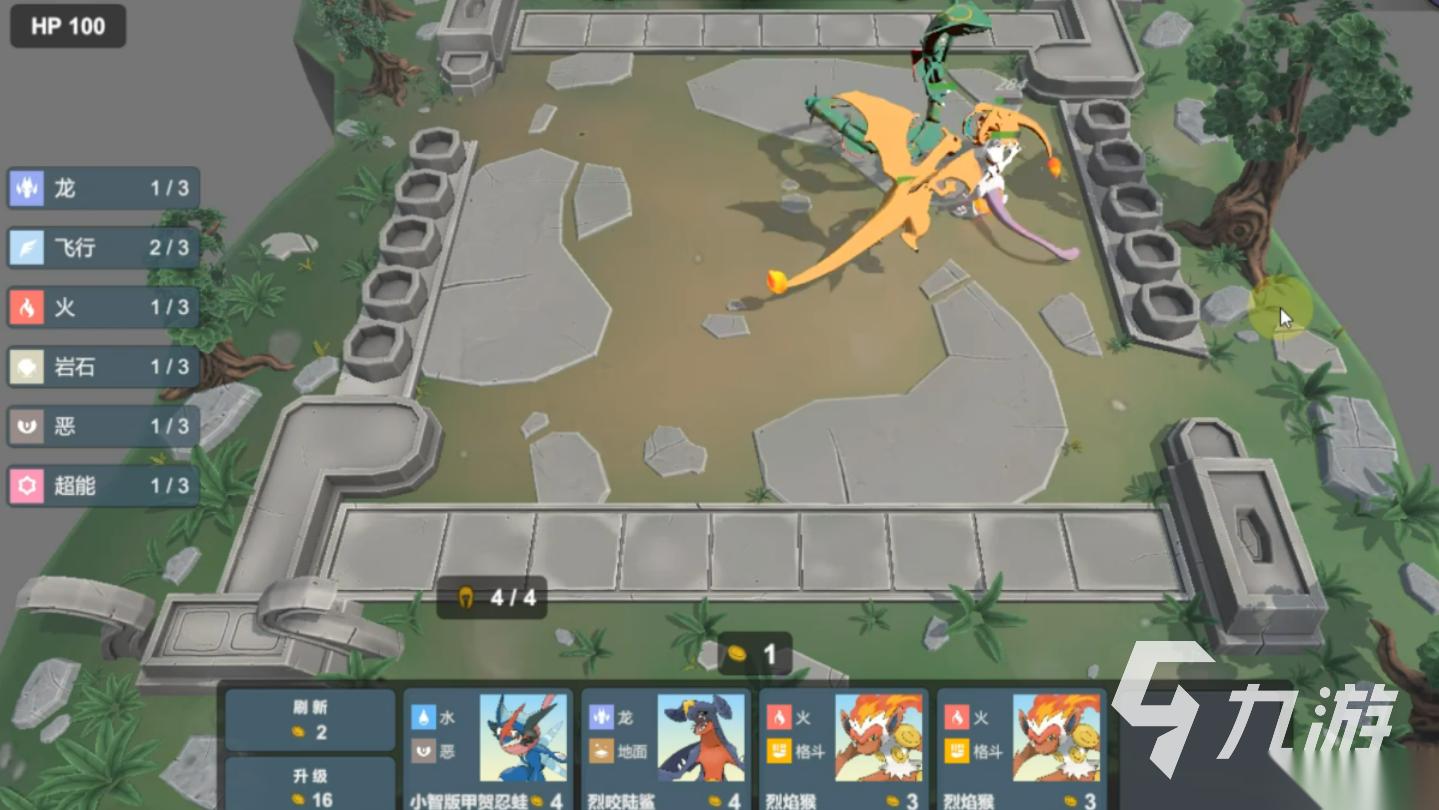Select the 龙 dragon synergy row
This screenshot has width=1439, height=810.
coord(104,188)
